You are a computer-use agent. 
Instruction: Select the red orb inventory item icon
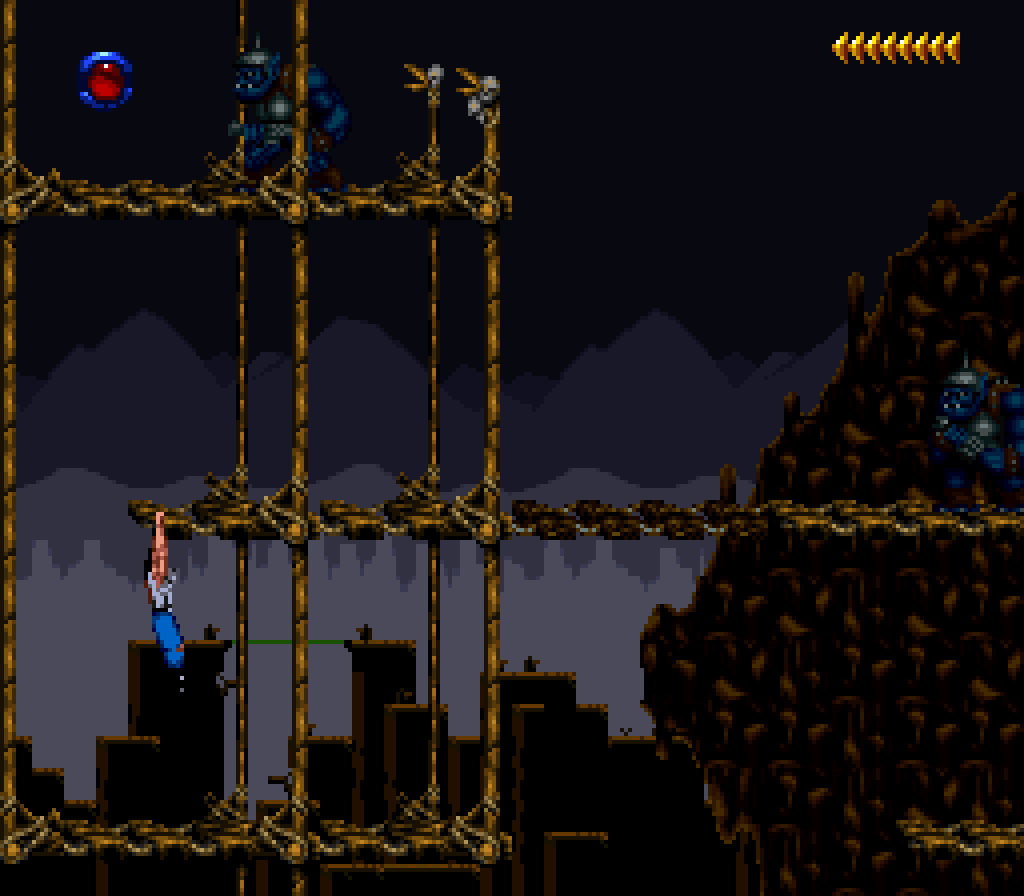[105, 79]
